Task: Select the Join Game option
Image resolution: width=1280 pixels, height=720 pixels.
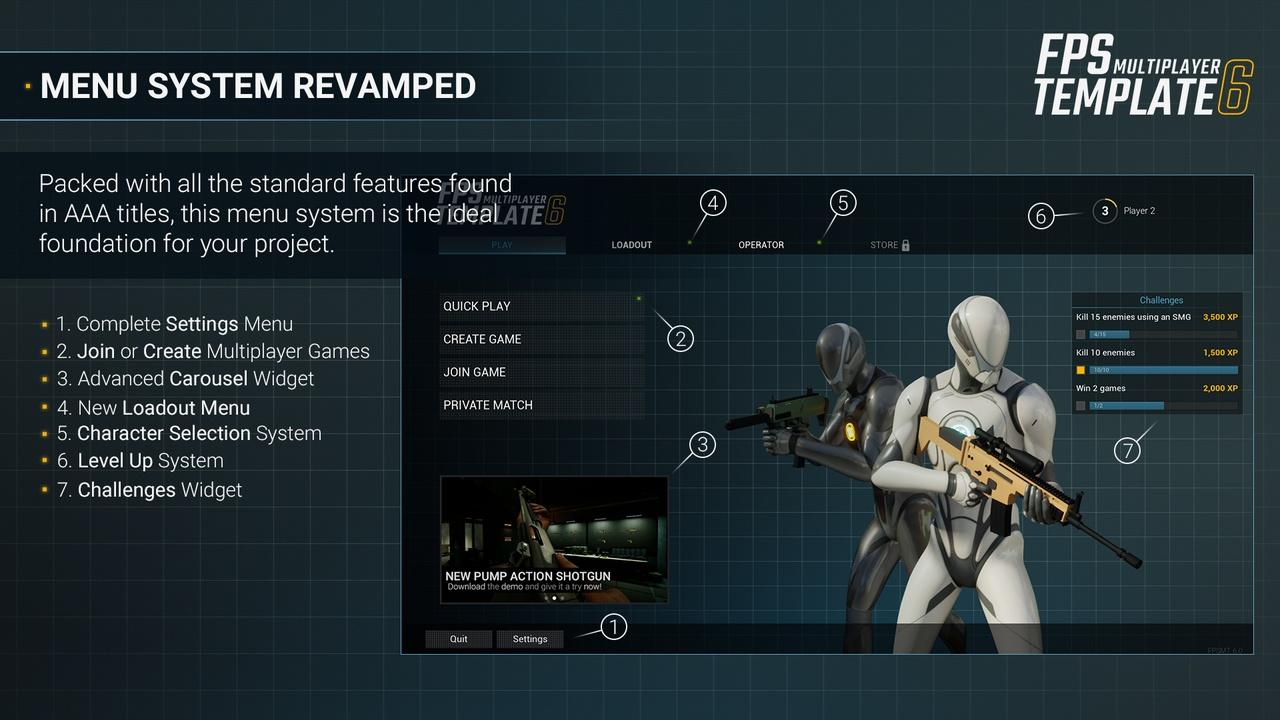Action: coord(541,372)
